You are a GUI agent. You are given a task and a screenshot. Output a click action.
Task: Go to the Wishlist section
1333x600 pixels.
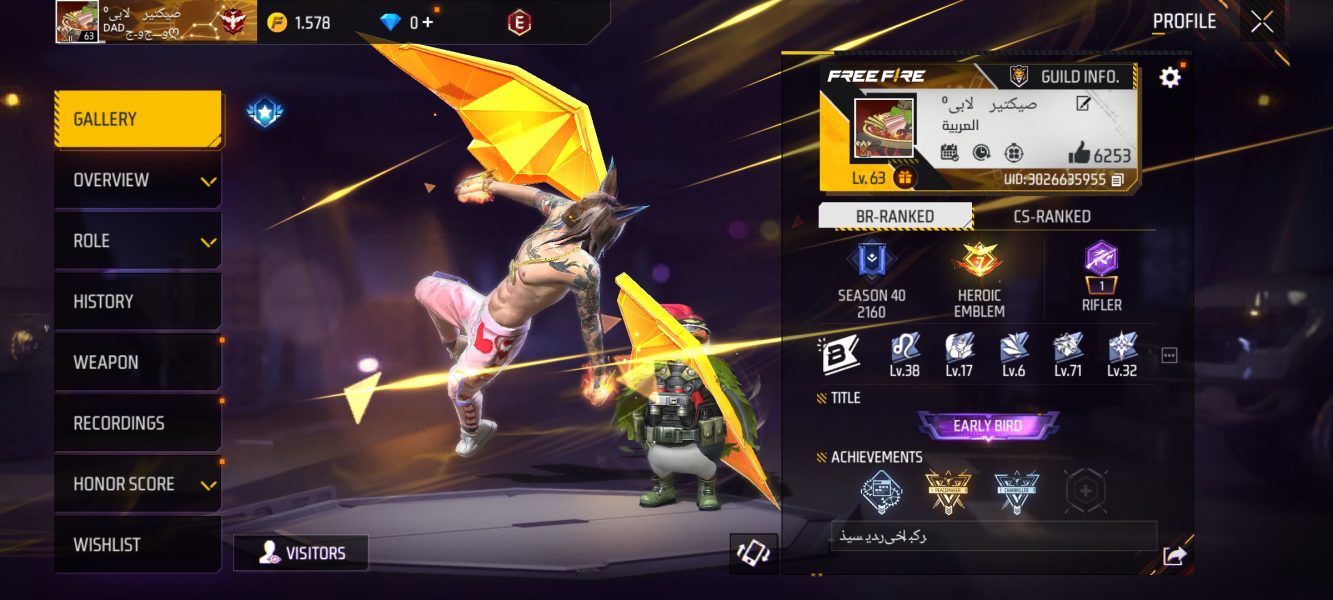click(137, 545)
